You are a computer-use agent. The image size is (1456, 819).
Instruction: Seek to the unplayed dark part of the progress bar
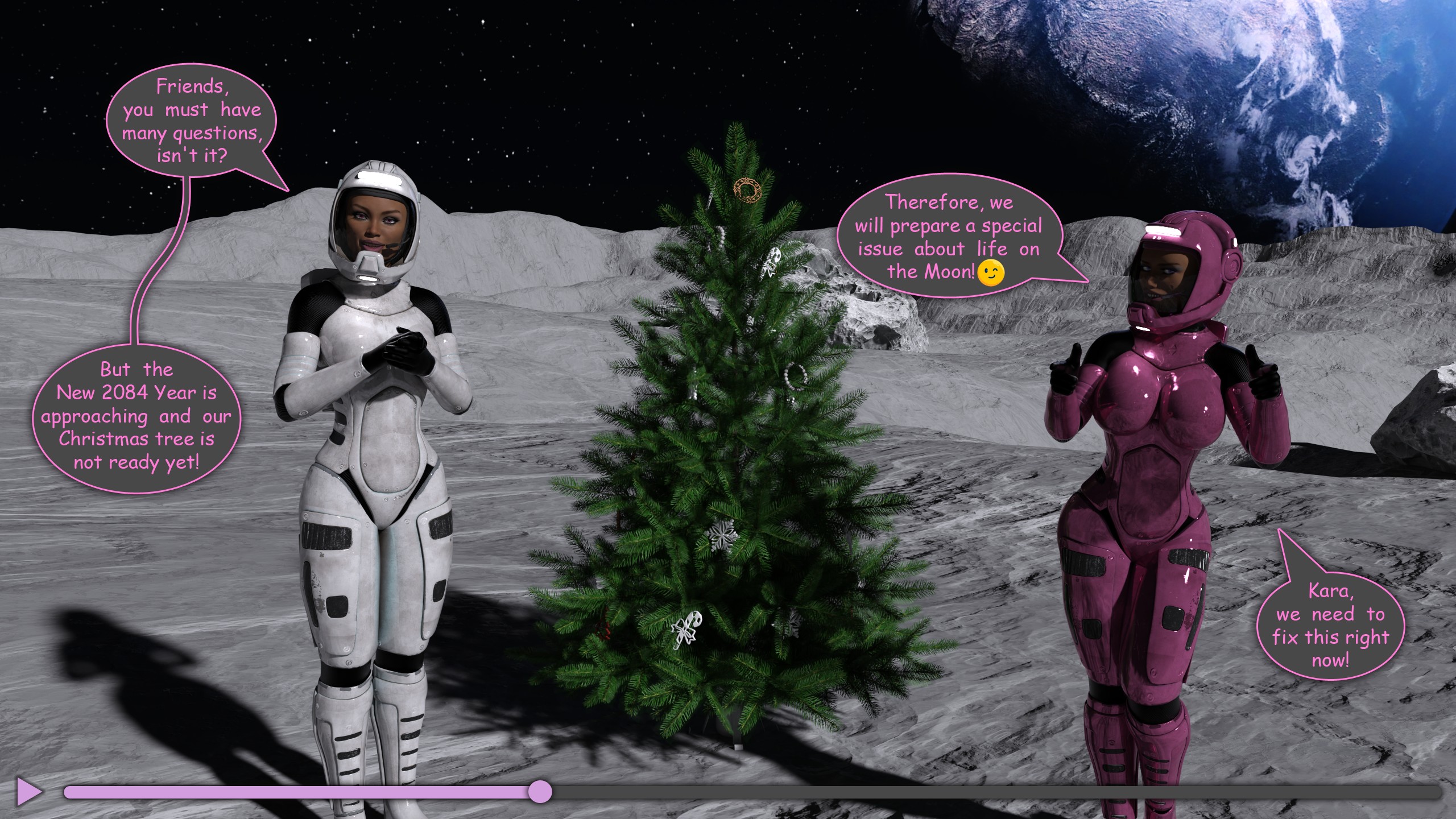click(995, 792)
